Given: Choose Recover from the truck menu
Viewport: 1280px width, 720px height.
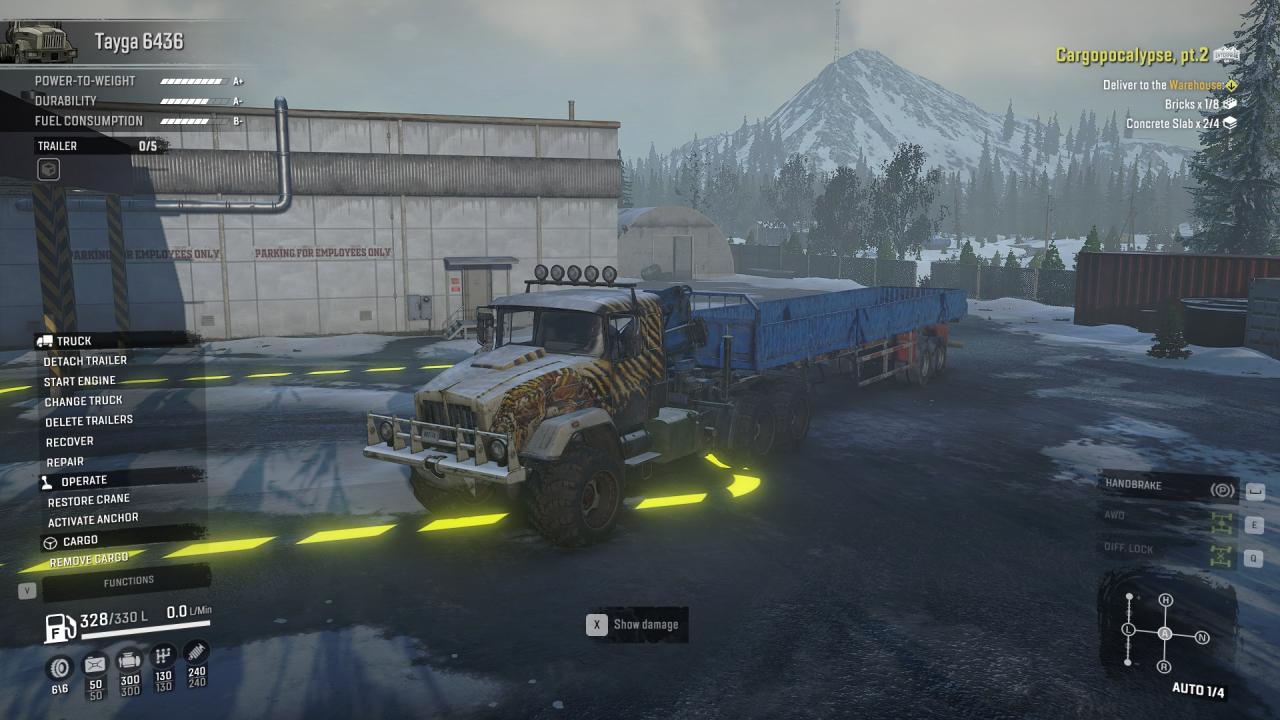Looking at the screenshot, I should (x=70, y=441).
